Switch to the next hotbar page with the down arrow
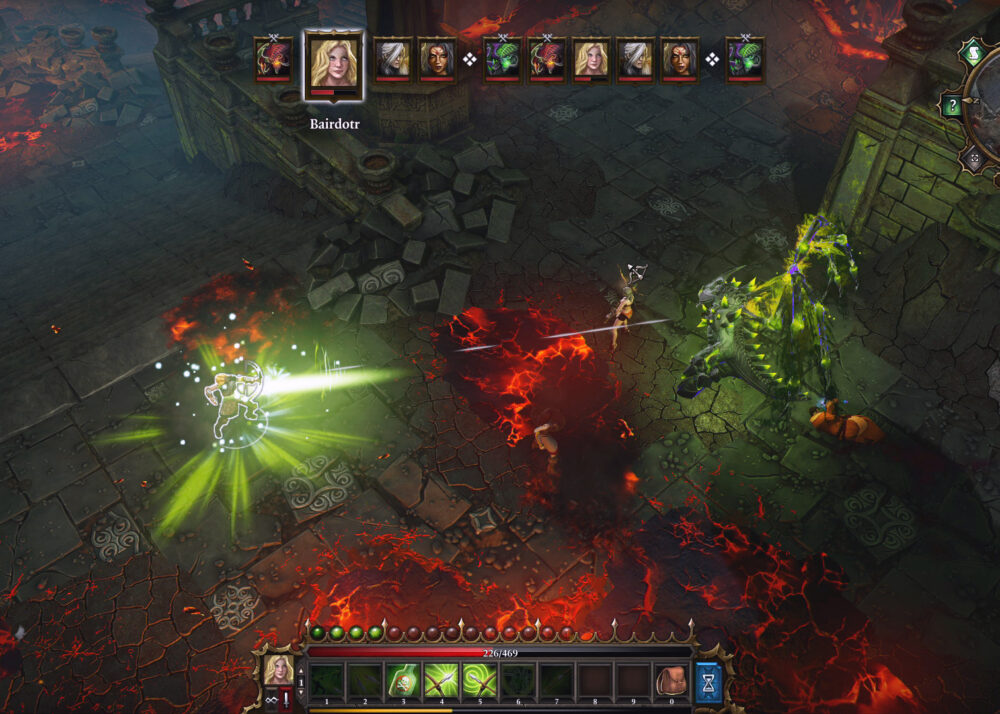This screenshot has width=1000, height=714. point(302,692)
